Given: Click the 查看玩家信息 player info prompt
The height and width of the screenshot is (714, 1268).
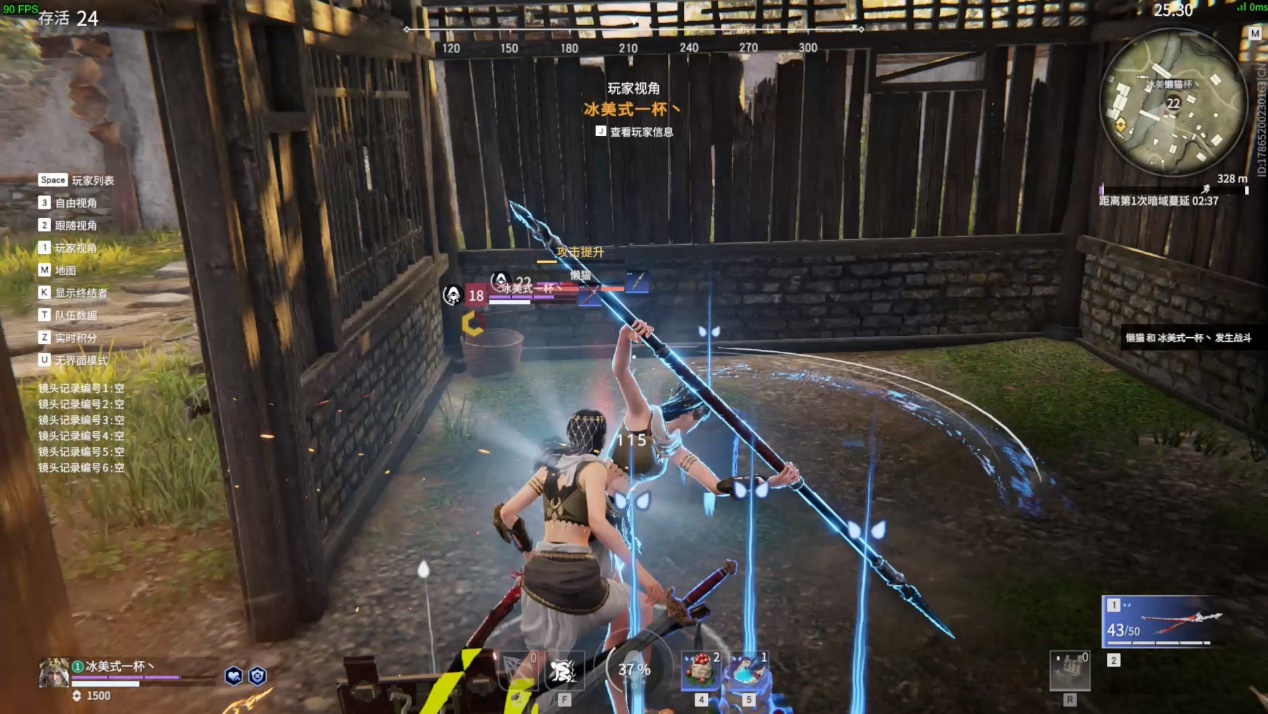Looking at the screenshot, I should click(x=635, y=131).
